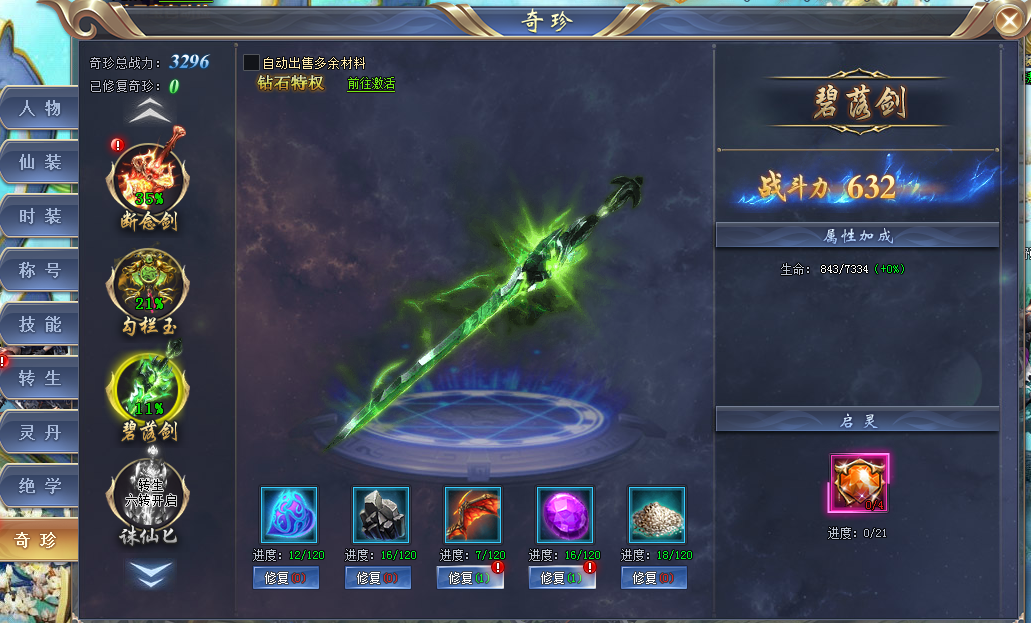Image resolution: width=1031 pixels, height=623 pixels.
Task: Click the blue rune stone material slot
Action: pyautogui.click(x=289, y=515)
